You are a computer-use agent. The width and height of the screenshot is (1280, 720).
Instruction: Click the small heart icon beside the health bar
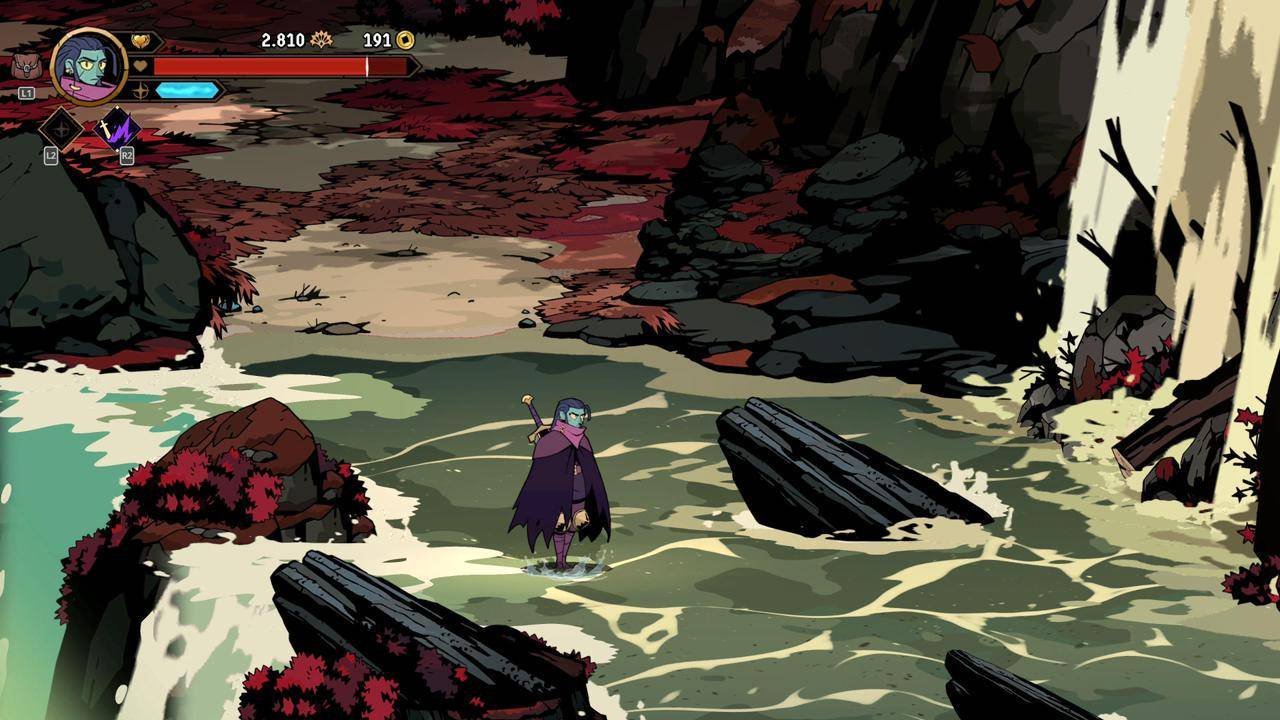point(141,65)
